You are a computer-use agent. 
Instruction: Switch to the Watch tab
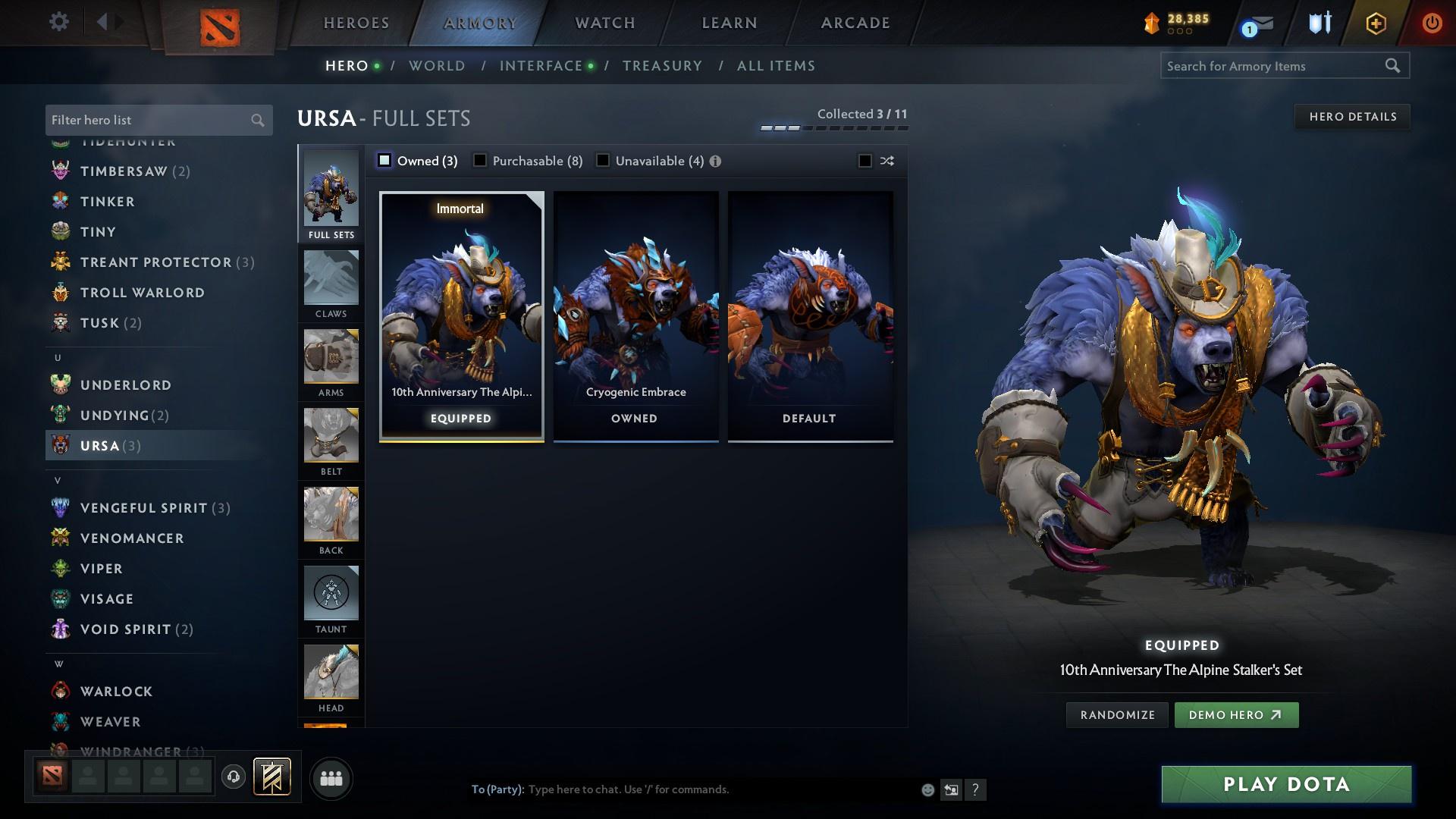point(604,23)
